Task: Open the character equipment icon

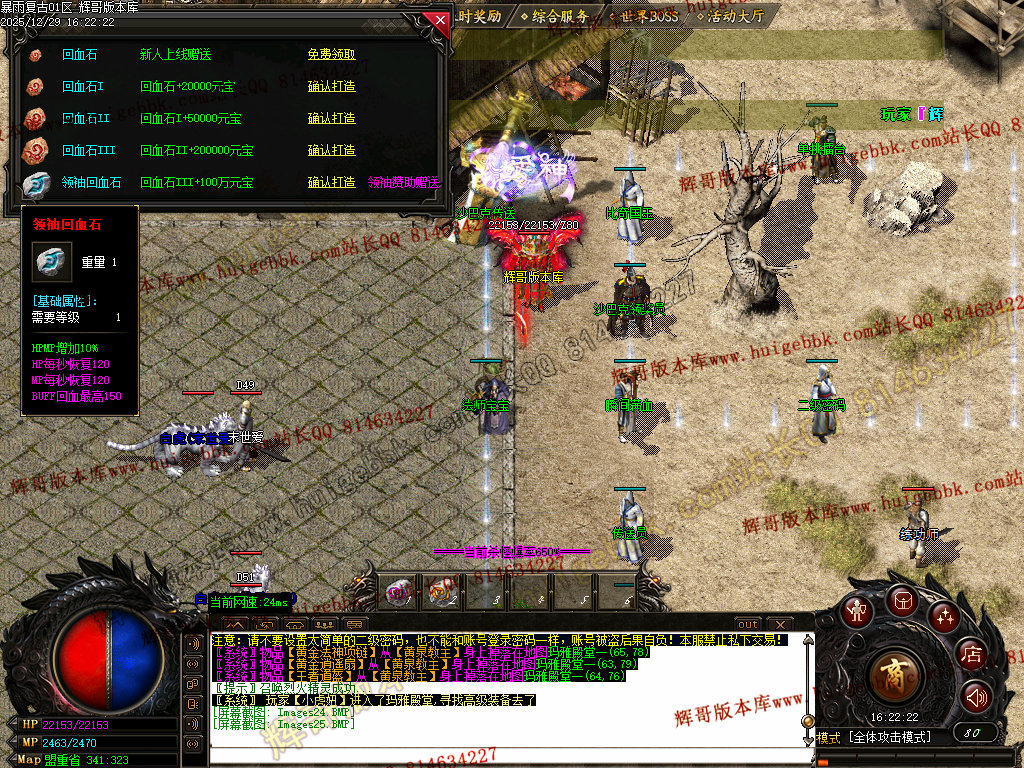Action: 855,611
